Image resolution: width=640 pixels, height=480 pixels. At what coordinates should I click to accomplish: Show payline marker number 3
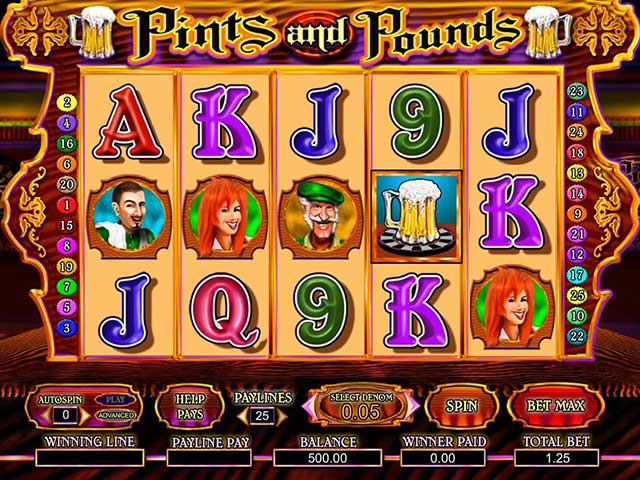click(x=68, y=327)
